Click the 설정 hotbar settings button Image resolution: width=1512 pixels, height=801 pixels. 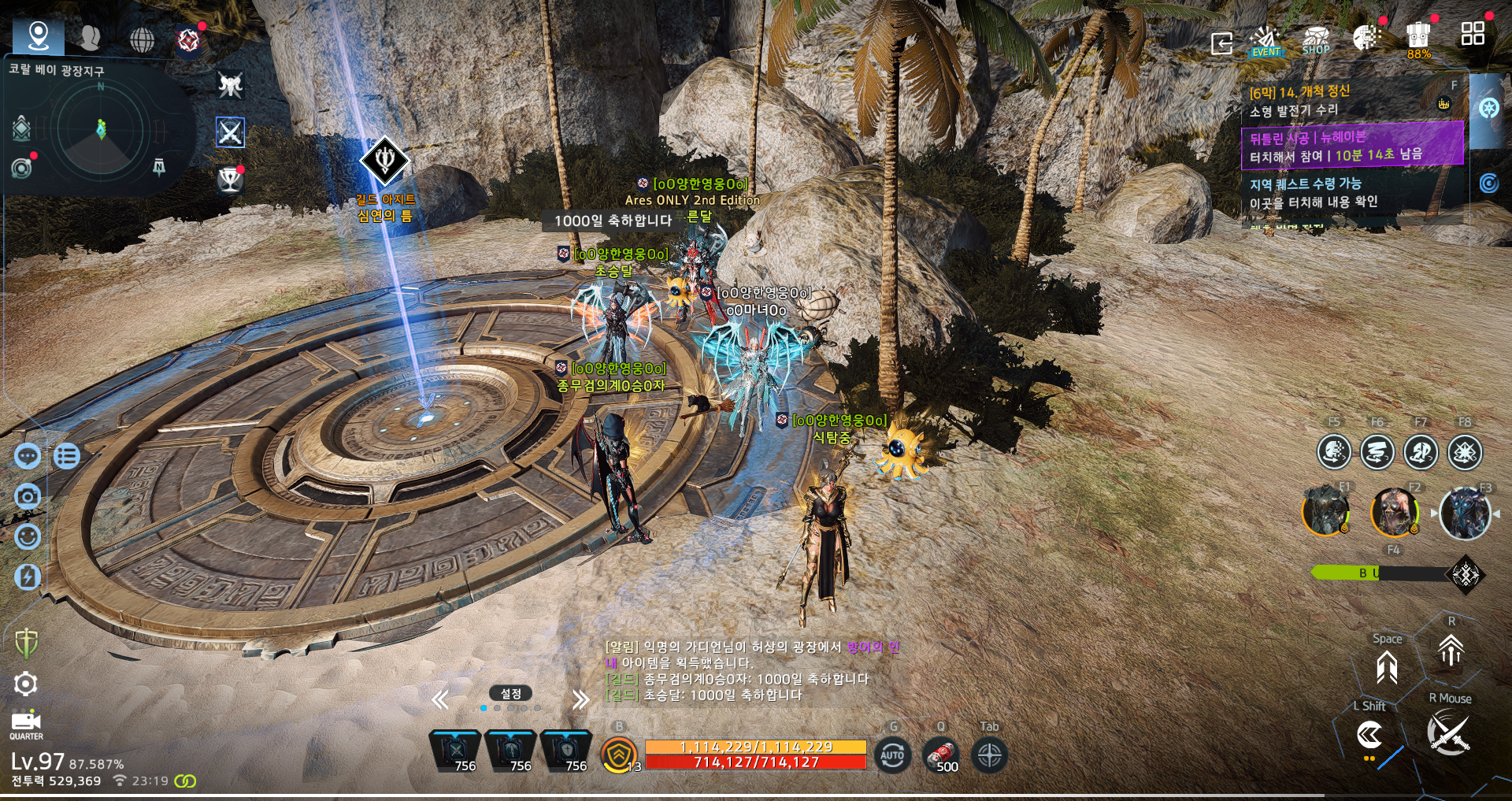510,694
